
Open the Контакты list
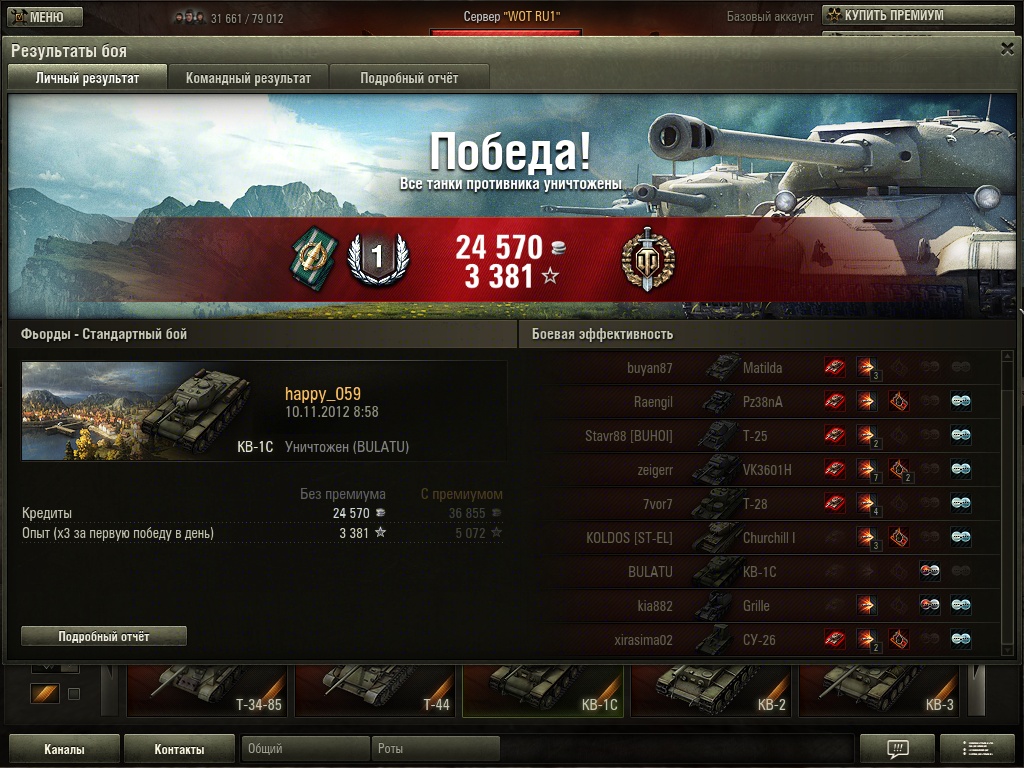180,749
